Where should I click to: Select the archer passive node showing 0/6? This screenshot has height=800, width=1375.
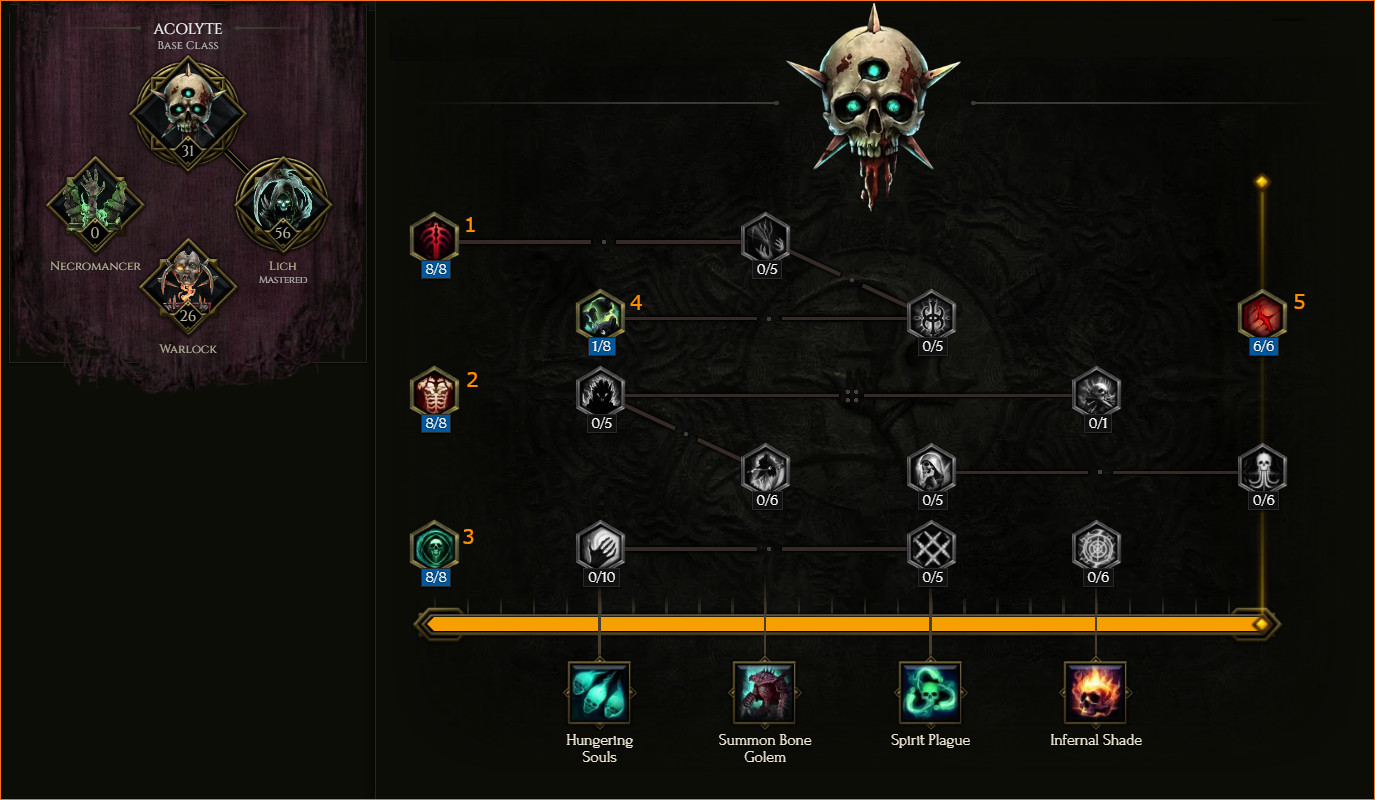pyautogui.click(x=766, y=469)
